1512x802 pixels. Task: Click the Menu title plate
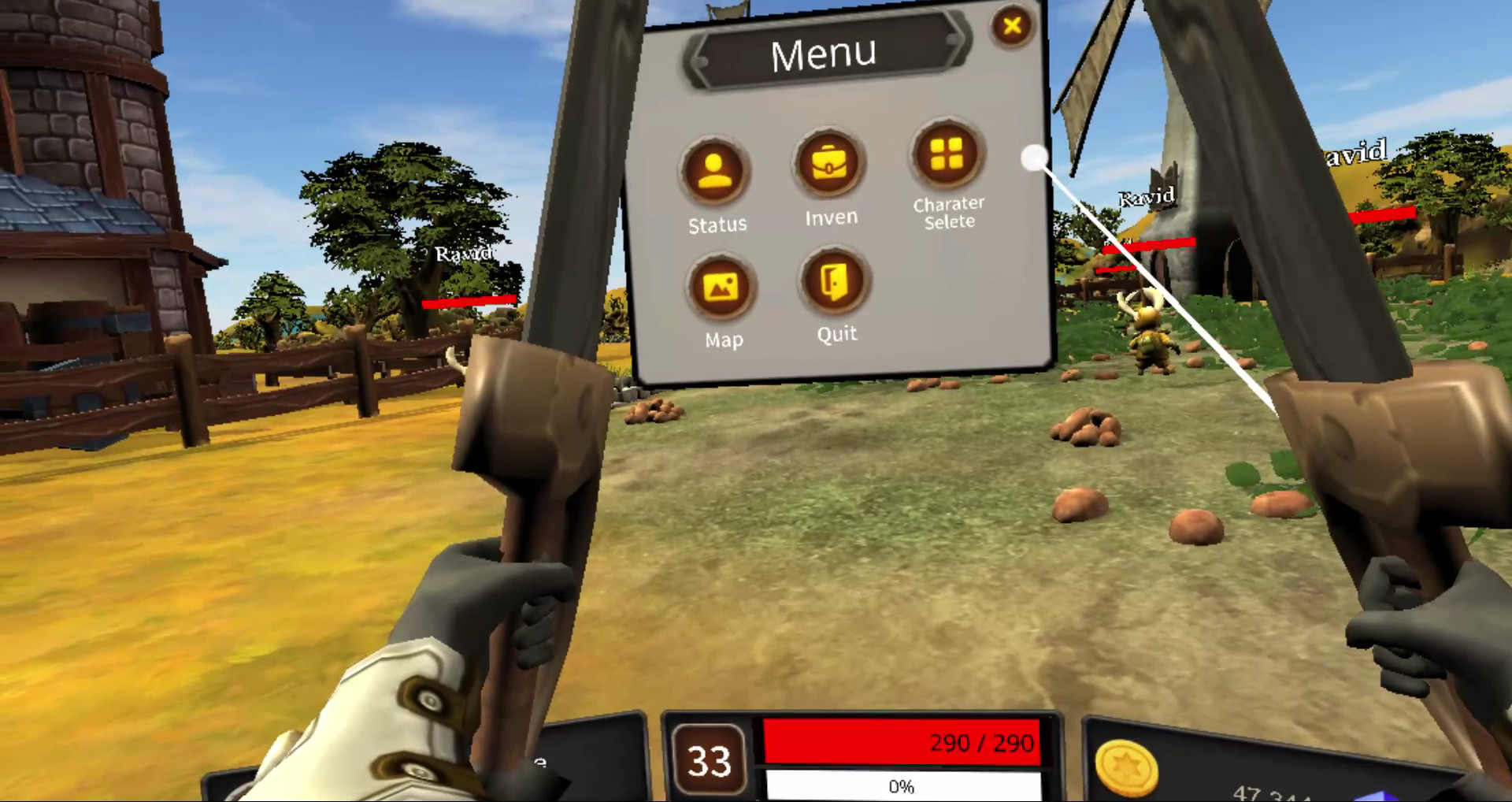pyautogui.click(x=824, y=52)
